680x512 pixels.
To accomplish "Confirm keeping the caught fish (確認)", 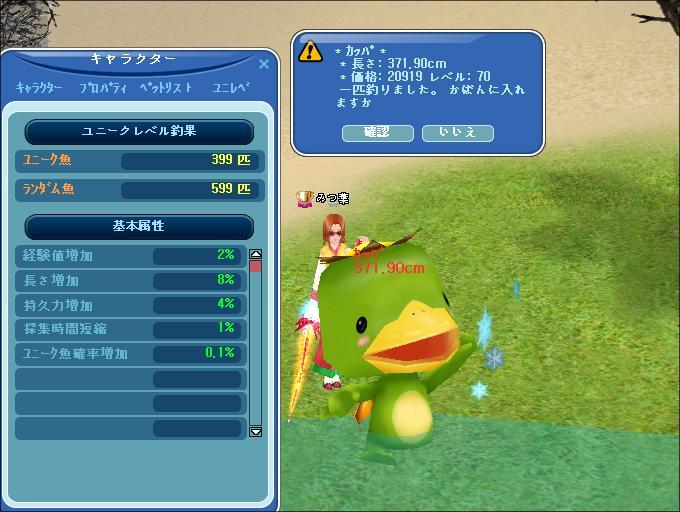I will pos(378,133).
